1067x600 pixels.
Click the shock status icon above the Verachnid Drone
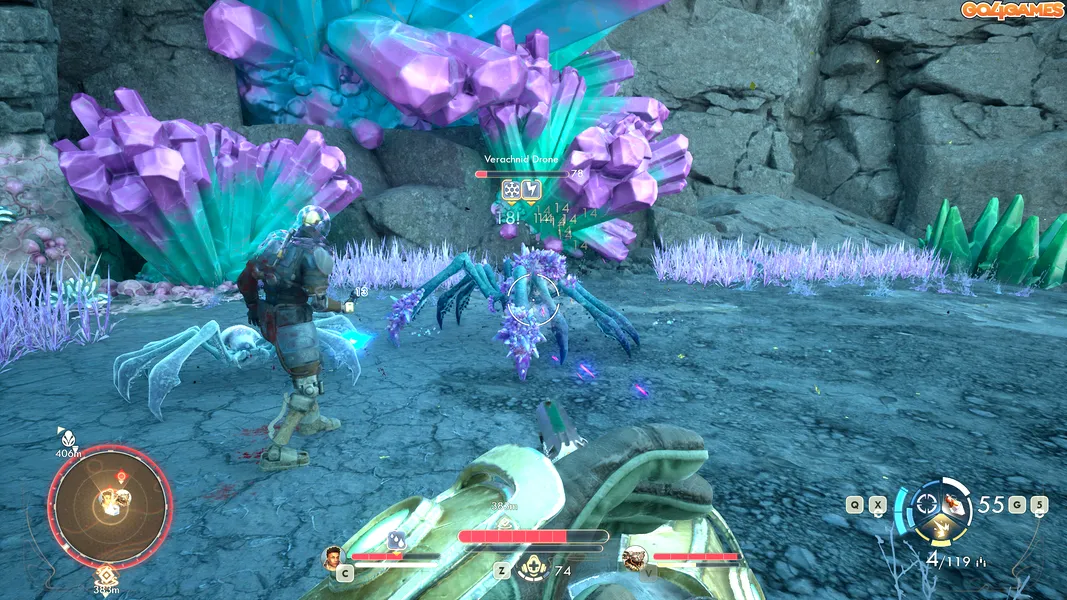(x=532, y=188)
